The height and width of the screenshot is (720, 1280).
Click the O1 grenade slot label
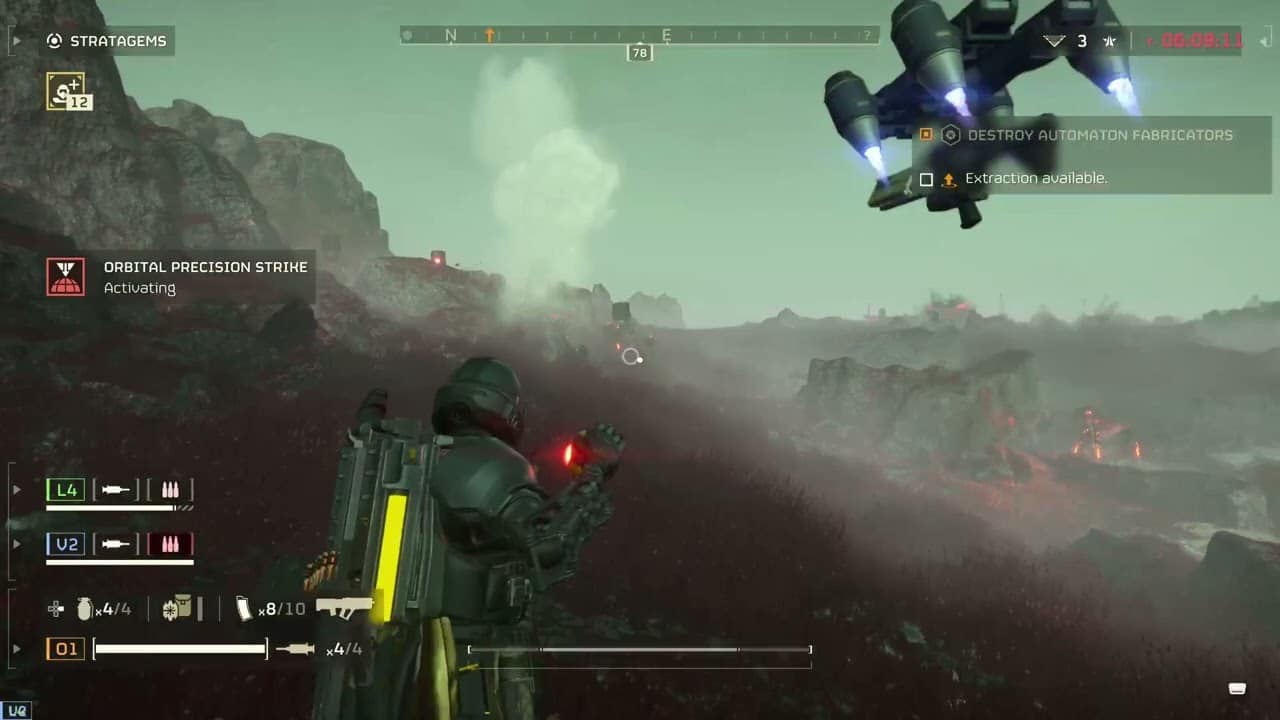65,649
